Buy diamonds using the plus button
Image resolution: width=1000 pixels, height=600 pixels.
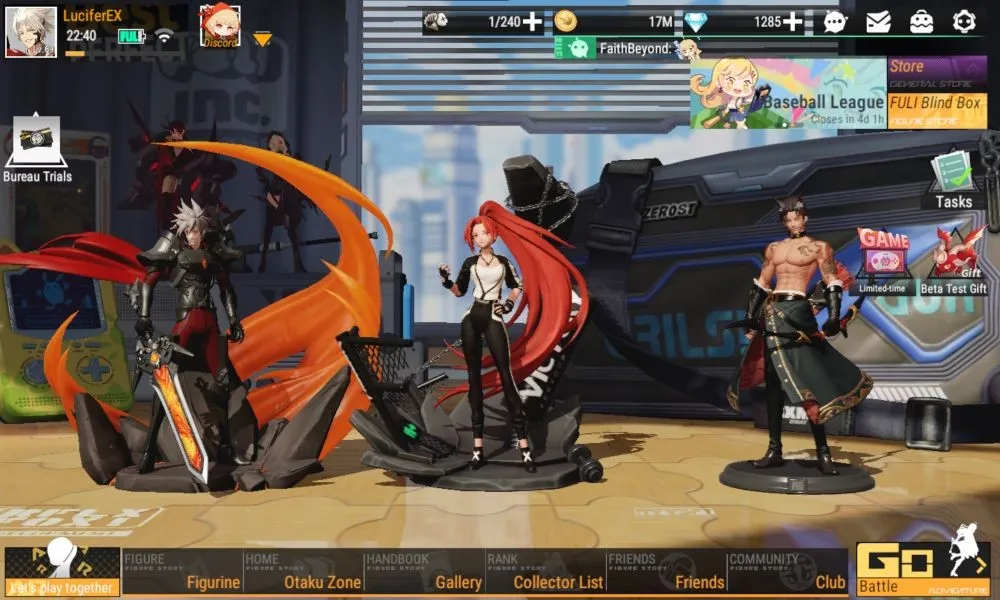coord(792,21)
